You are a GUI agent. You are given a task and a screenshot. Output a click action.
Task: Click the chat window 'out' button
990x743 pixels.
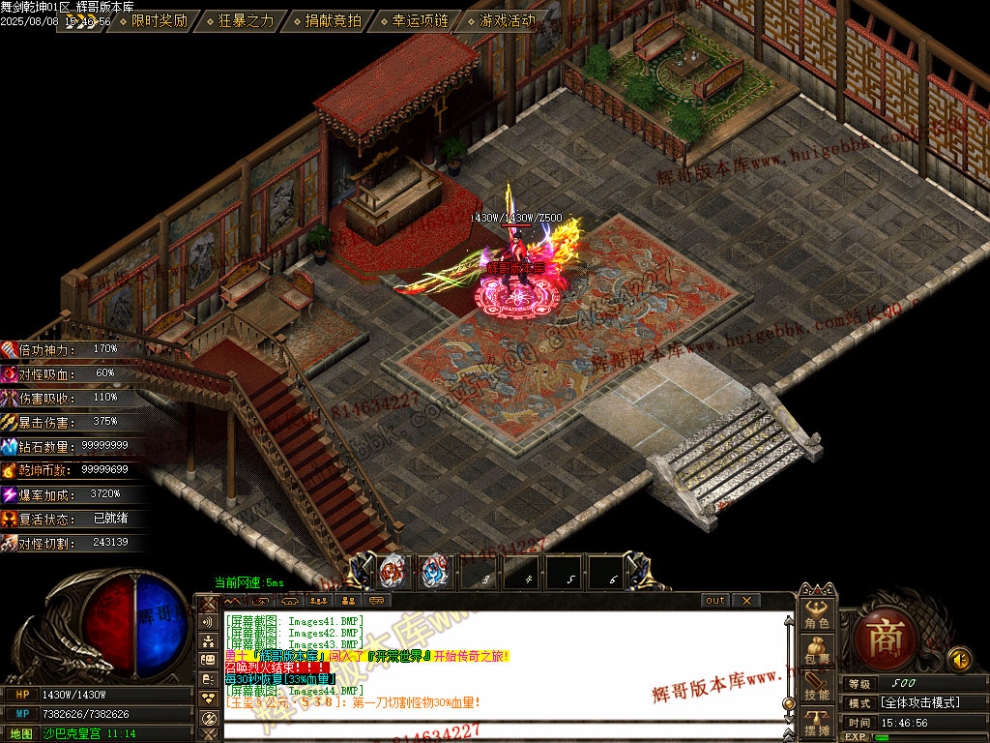pyautogui.click(x=715, y=601)
